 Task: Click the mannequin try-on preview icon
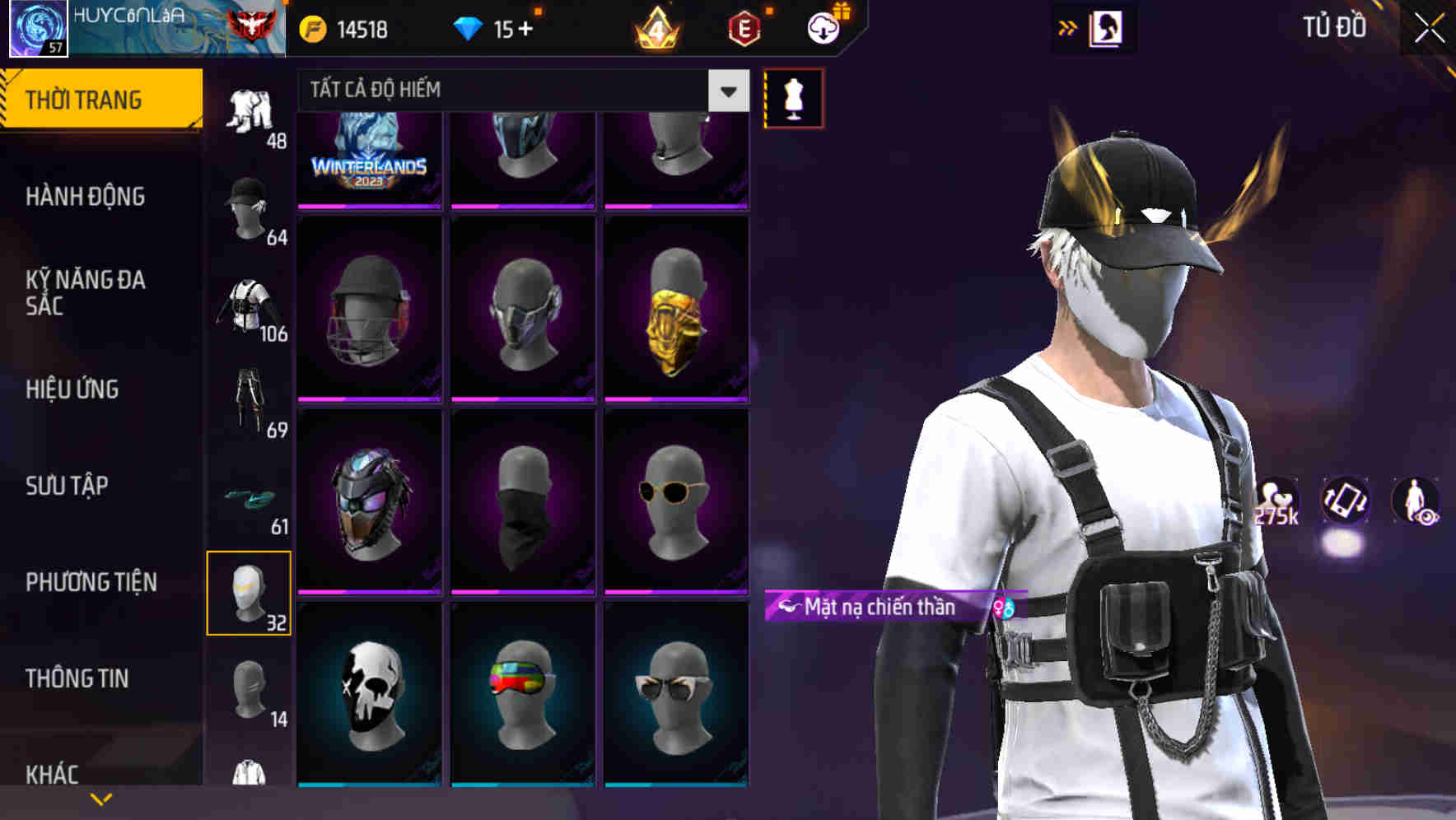pos(793,97)
